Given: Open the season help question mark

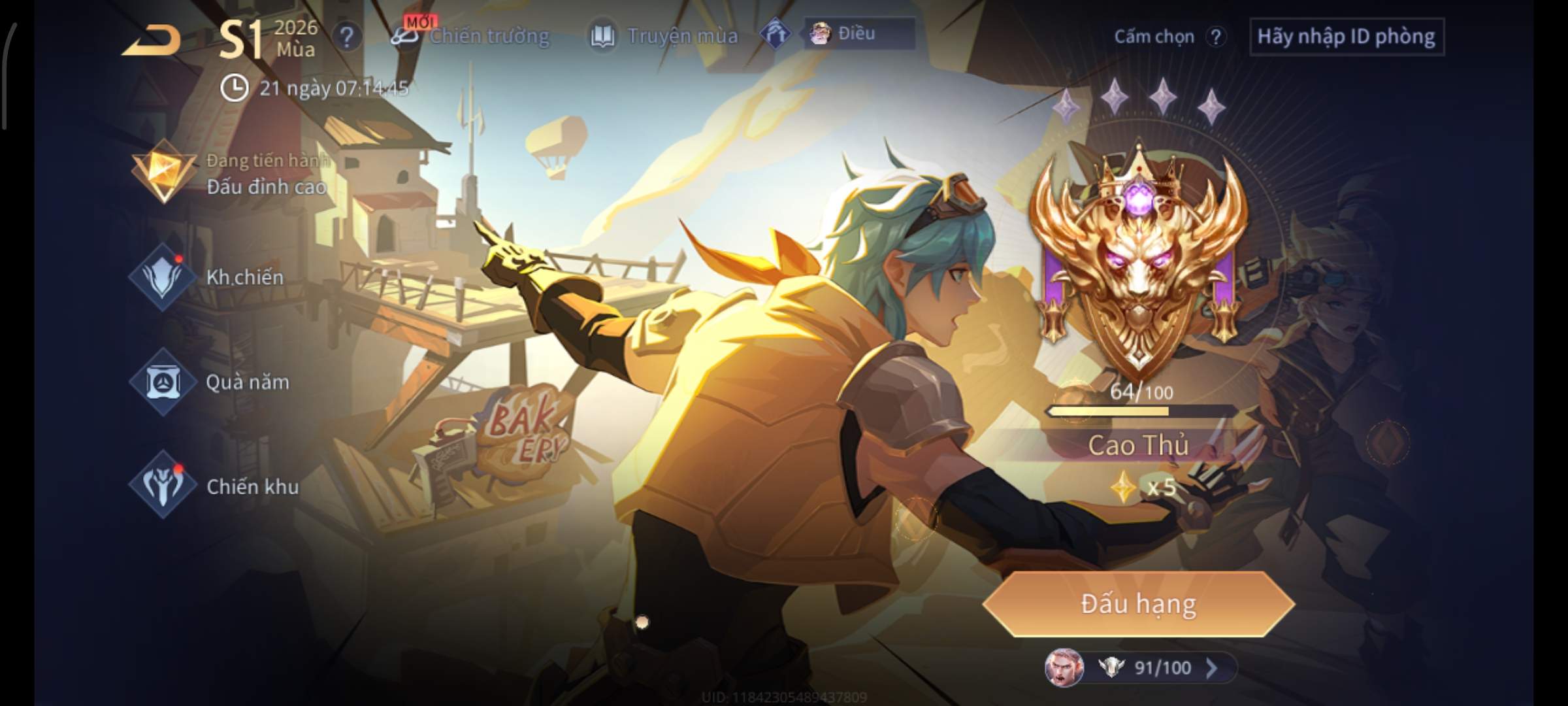Looking at the screenshot, I should [x=346, y=37].
